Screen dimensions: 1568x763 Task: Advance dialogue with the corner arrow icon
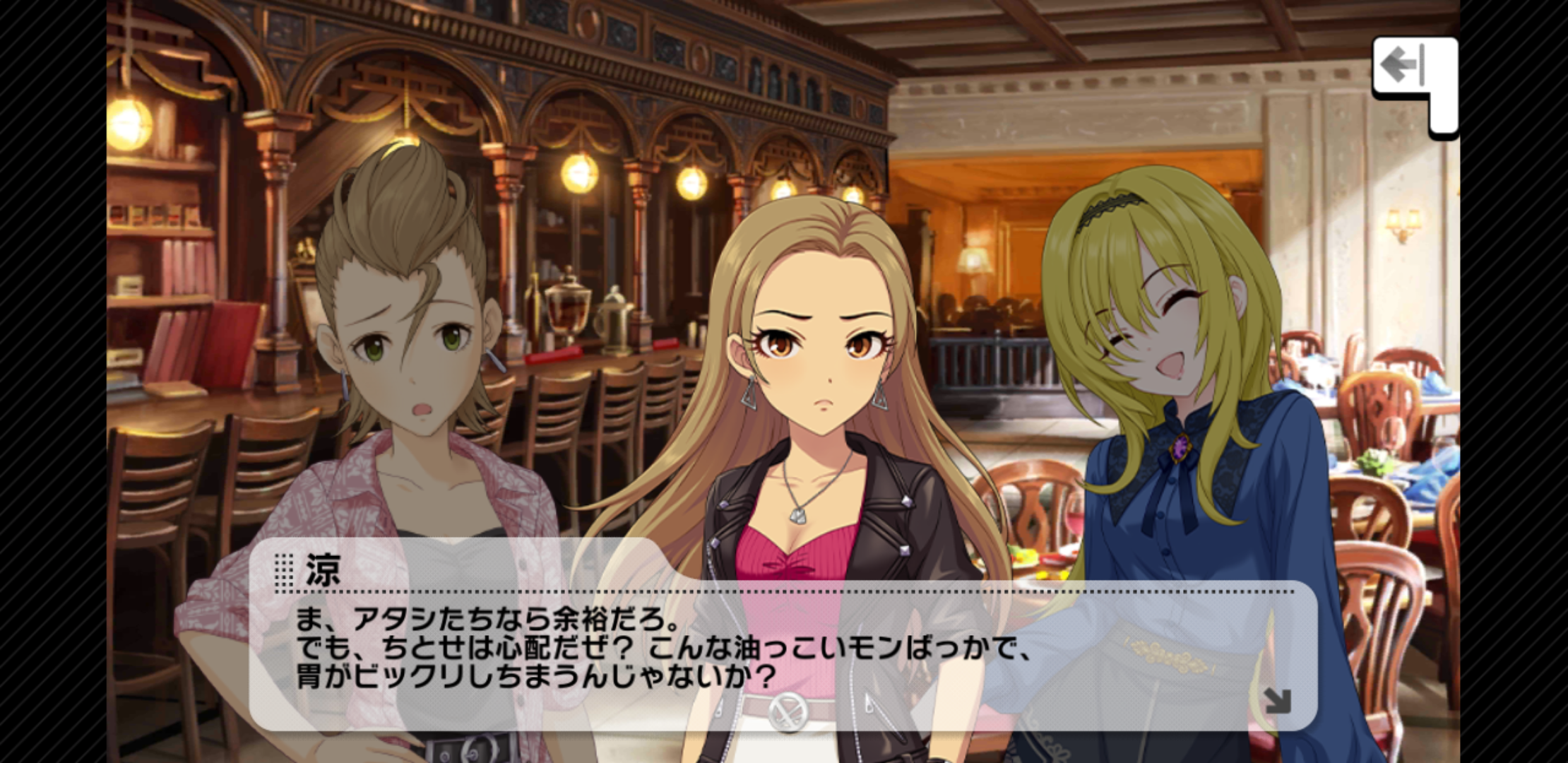[1277, 701]
